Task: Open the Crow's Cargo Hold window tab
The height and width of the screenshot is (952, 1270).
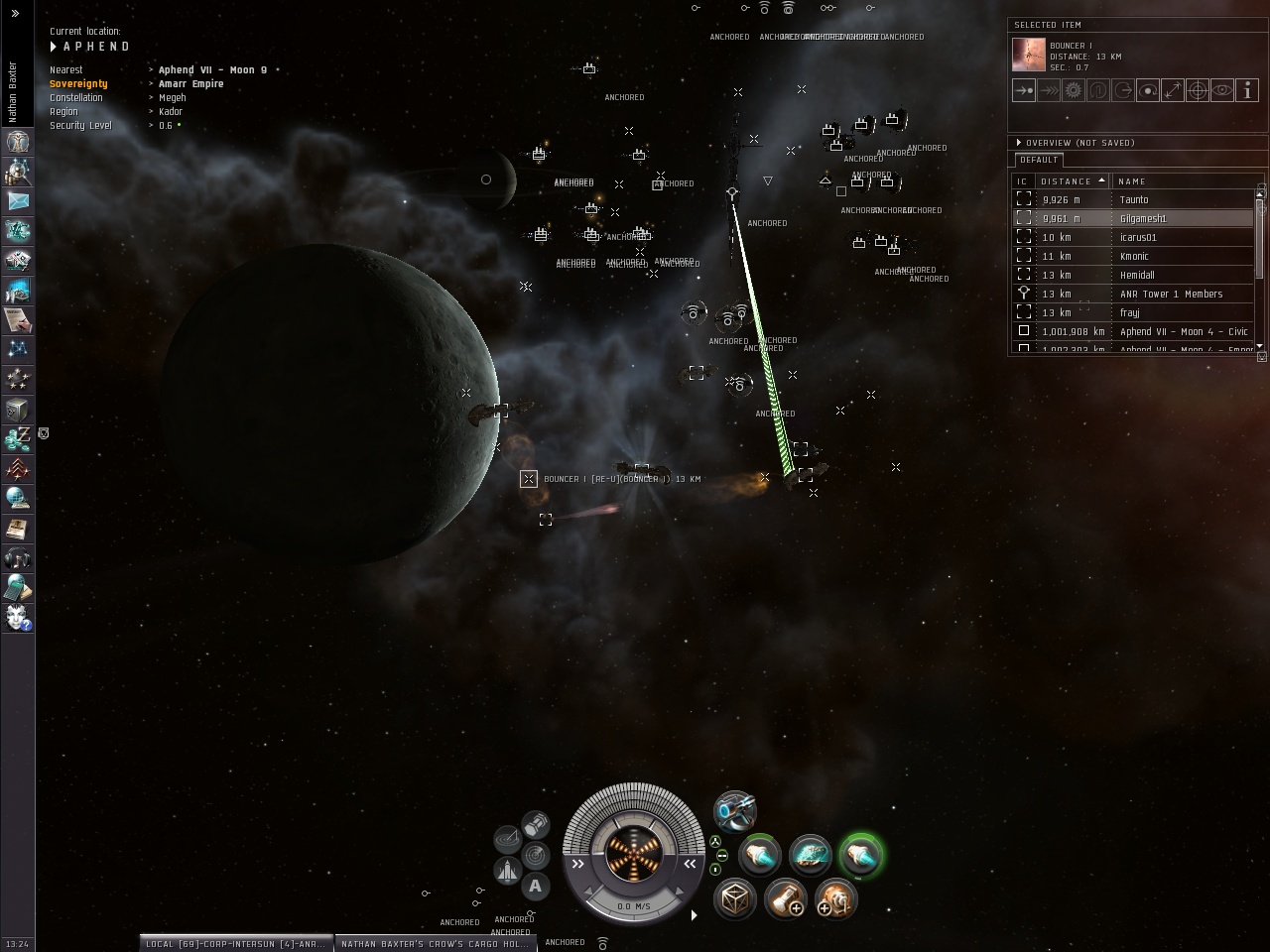Action: 435,944
